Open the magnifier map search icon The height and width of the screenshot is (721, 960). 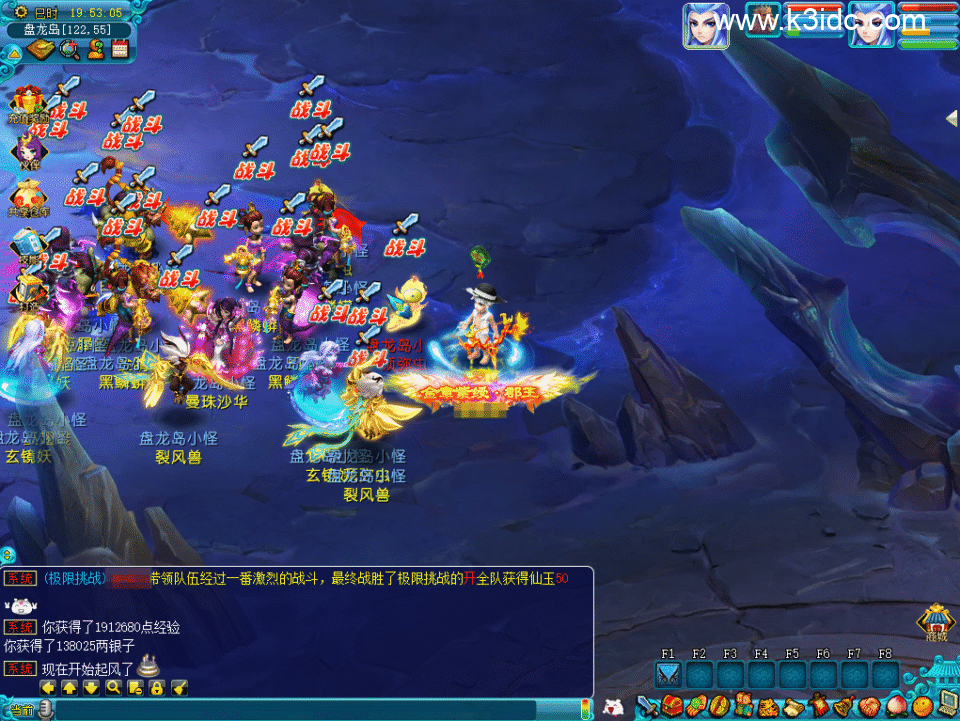click(69, 49)
